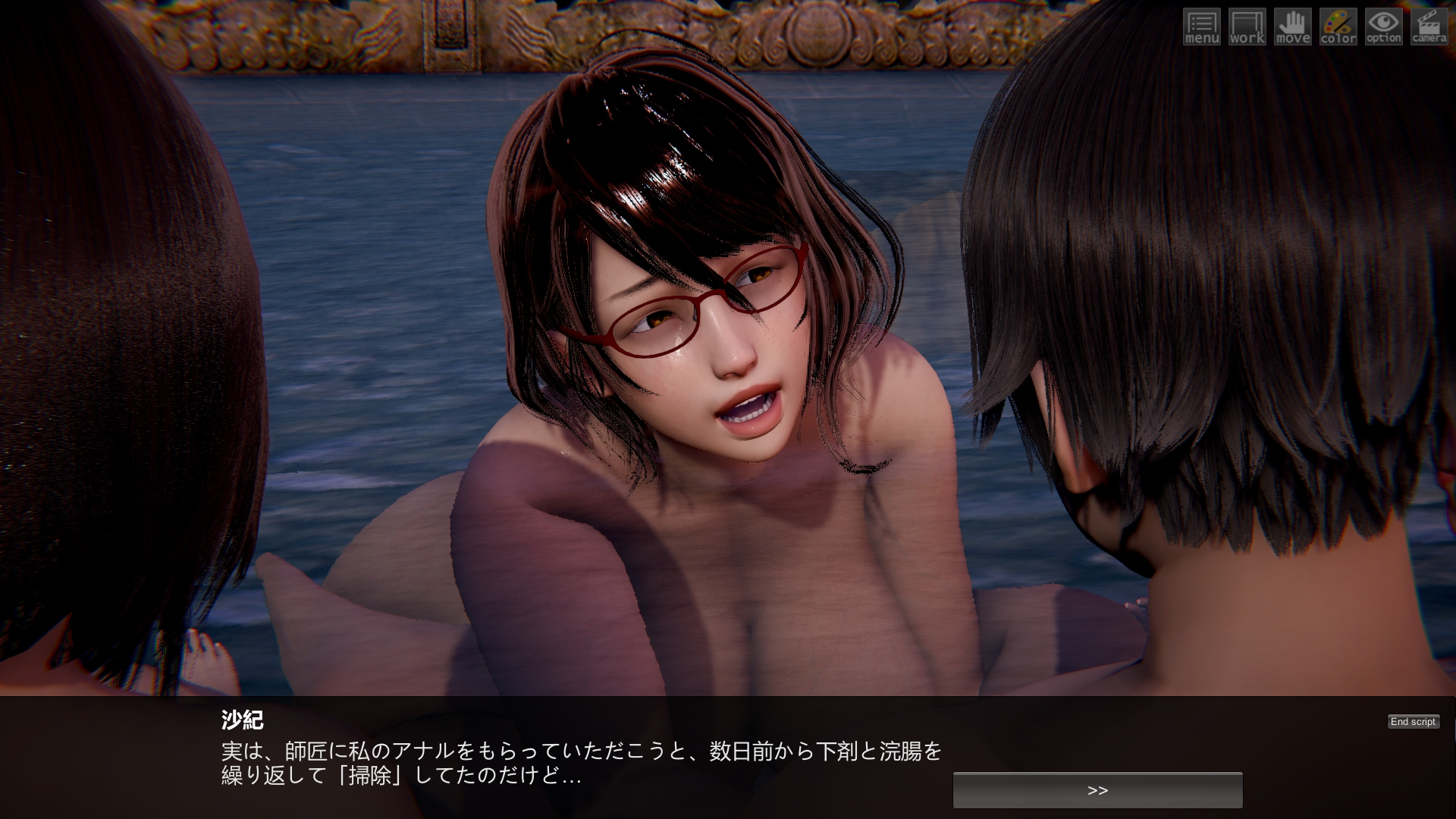Open the color palette tool
This screenshot has height=819, width=1456.
pos(1338,27)
